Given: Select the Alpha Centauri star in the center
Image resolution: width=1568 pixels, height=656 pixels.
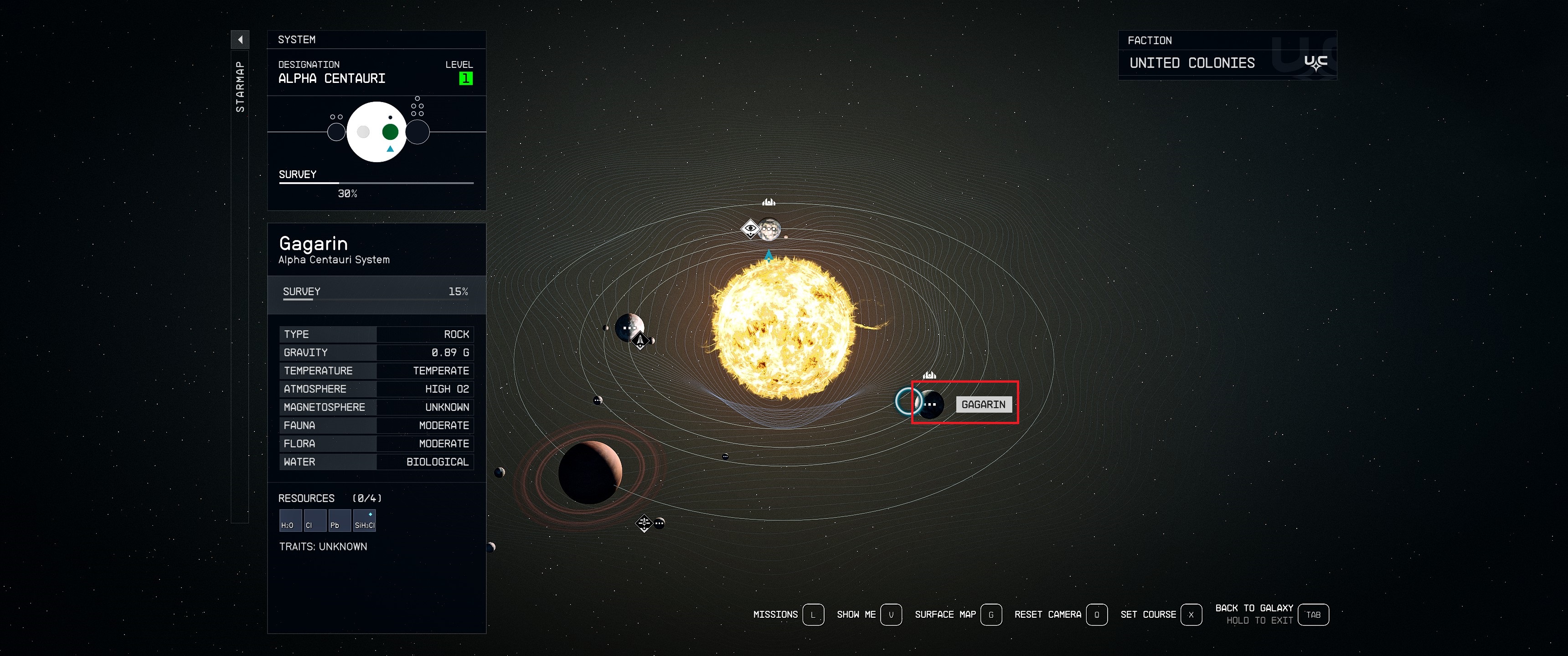Looking at the screenshot, I should [x=784, y=328].
